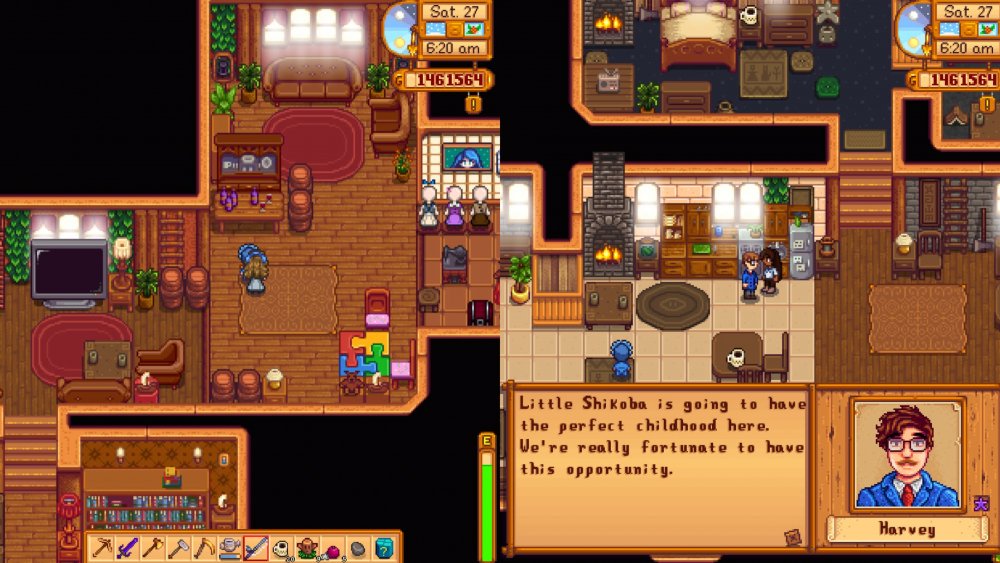Equip the purple galaxy sword slot
The width and height of the screenshot is (1000, 563).
(127, 548)
